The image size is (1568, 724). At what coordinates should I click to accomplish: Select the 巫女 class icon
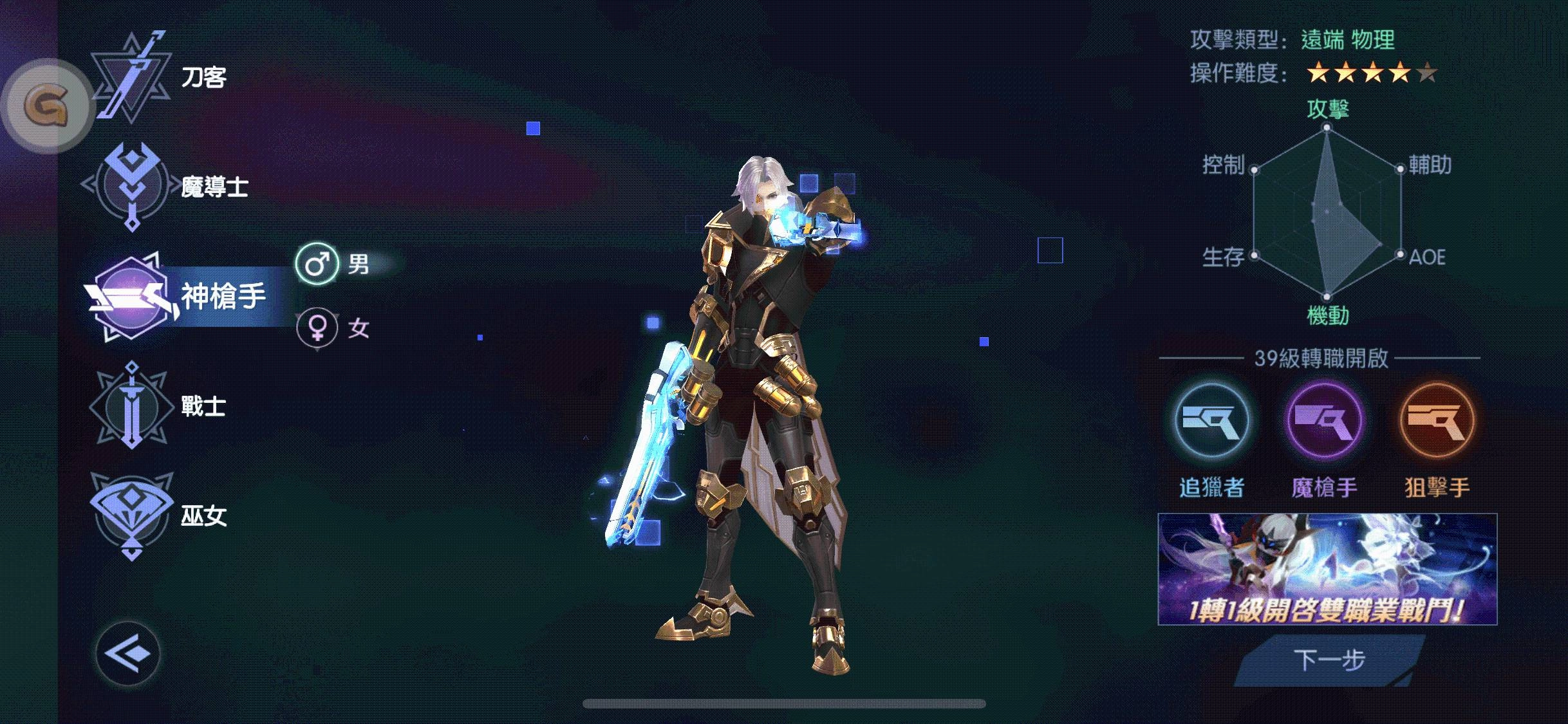pyautogui.click(x=132, y=515)
